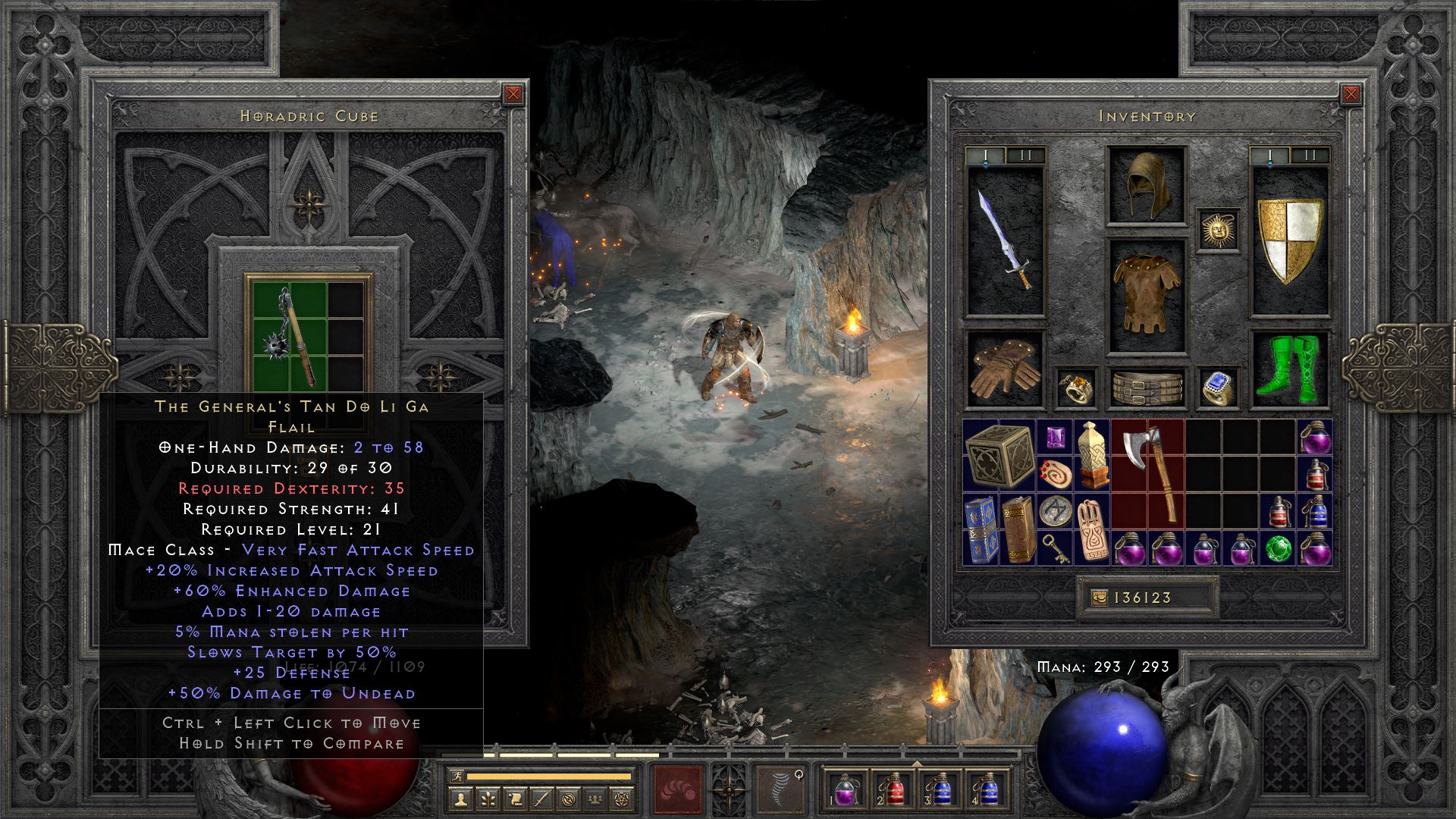Close the Horadric Cube window

[513, 94]
